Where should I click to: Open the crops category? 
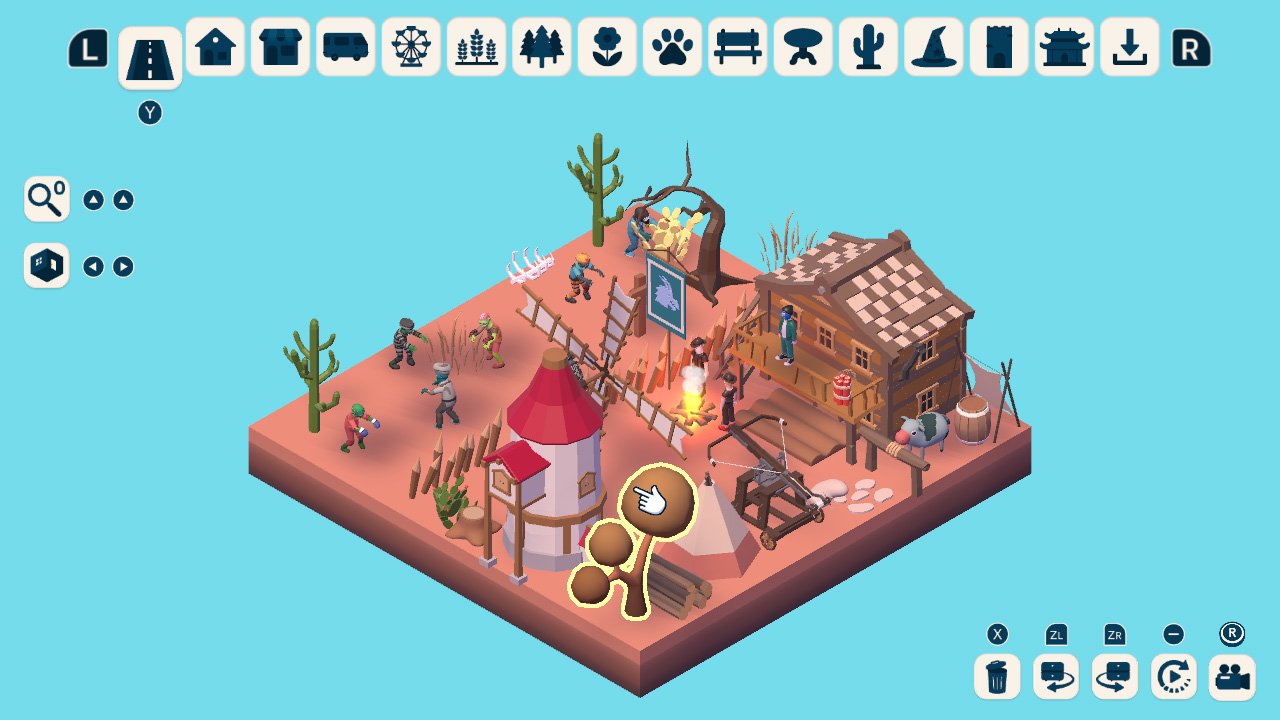tap(475, 46)
